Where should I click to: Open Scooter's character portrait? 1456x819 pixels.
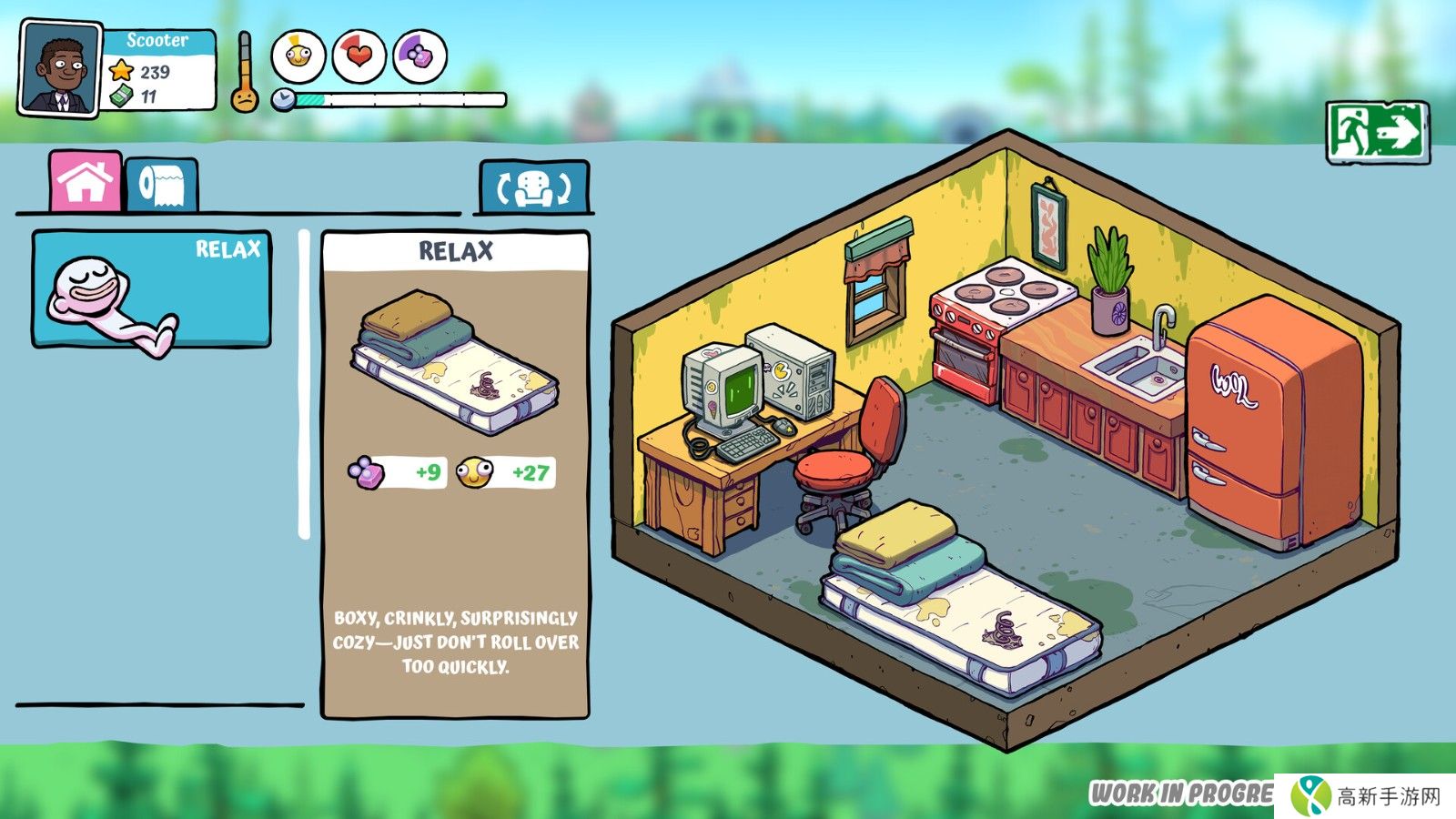(x=60, y=70)
